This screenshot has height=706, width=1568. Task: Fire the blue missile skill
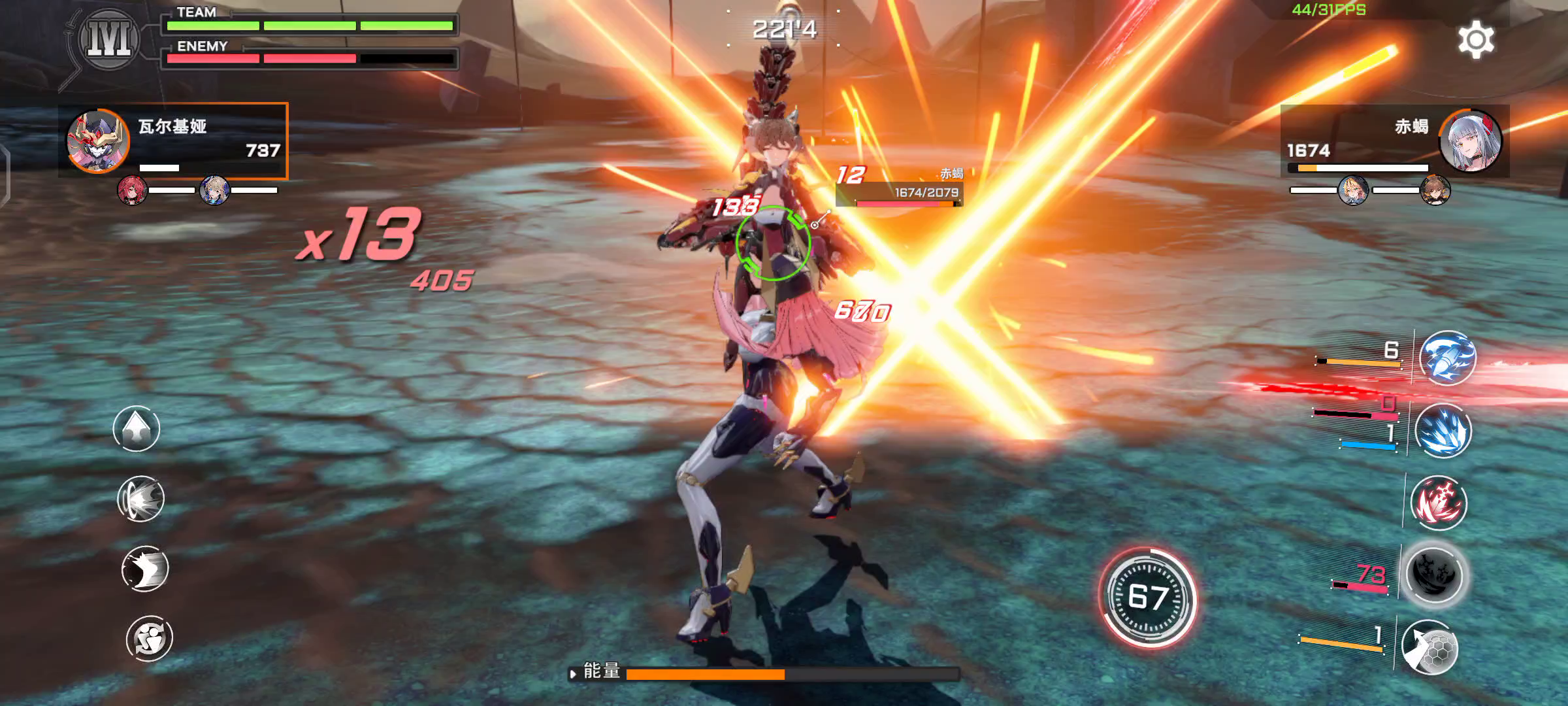click(1447, 358)
